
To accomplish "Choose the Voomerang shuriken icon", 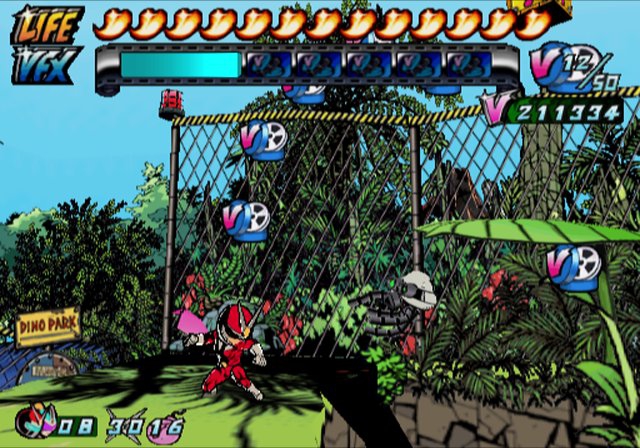I will [125, 425].
